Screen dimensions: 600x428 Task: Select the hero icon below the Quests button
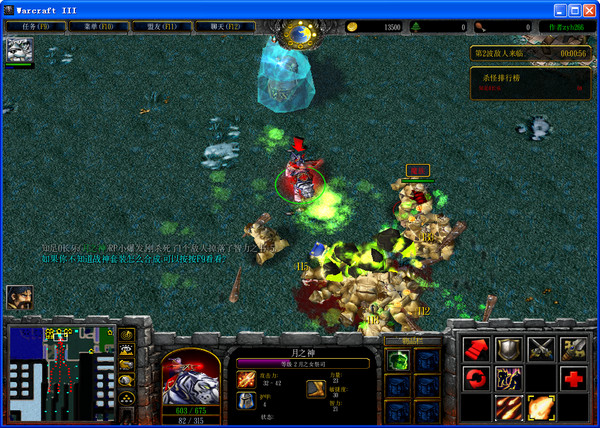(x=19, y=50)
